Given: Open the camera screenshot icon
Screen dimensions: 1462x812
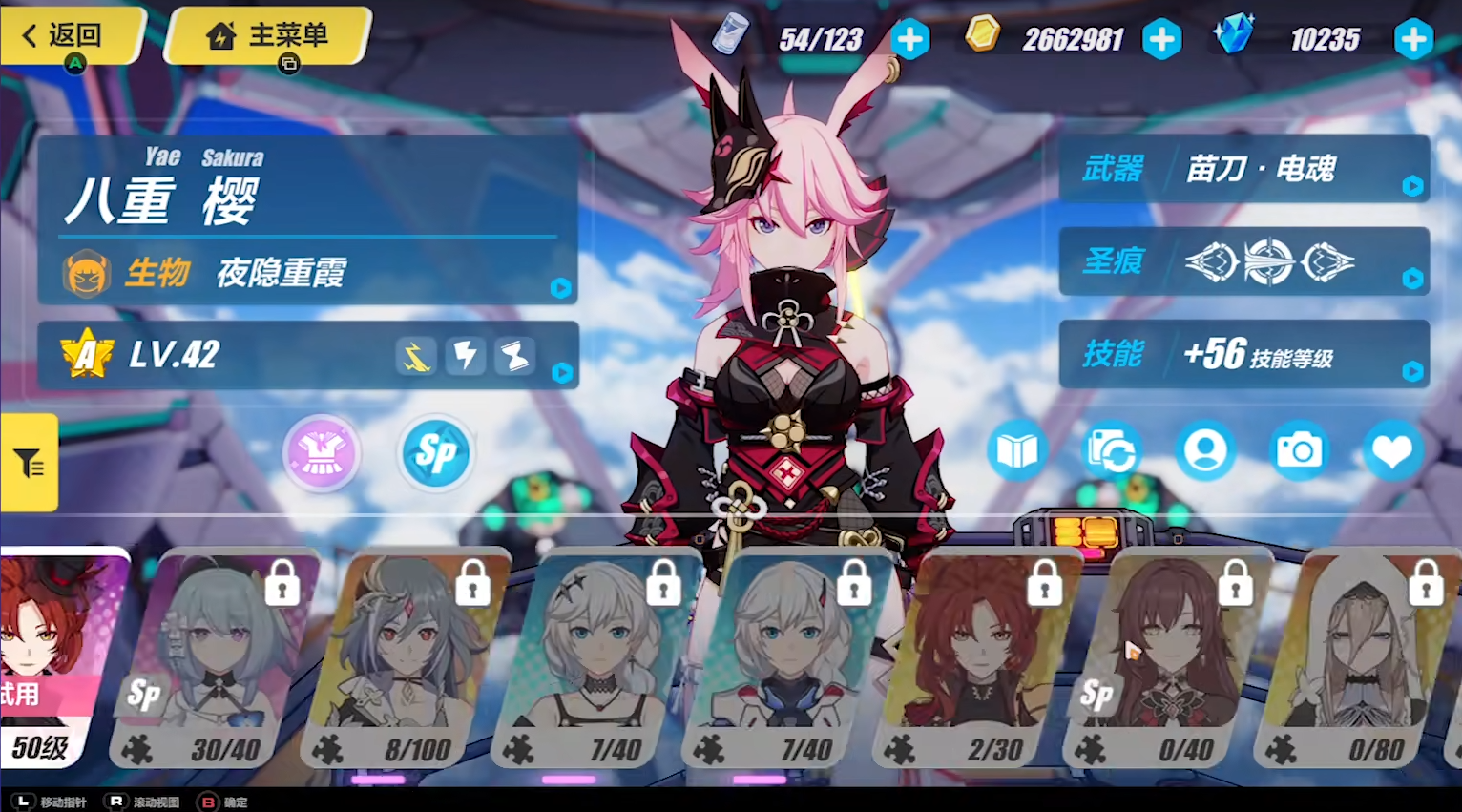Looking at the screenshot, I should [1299, 449].
